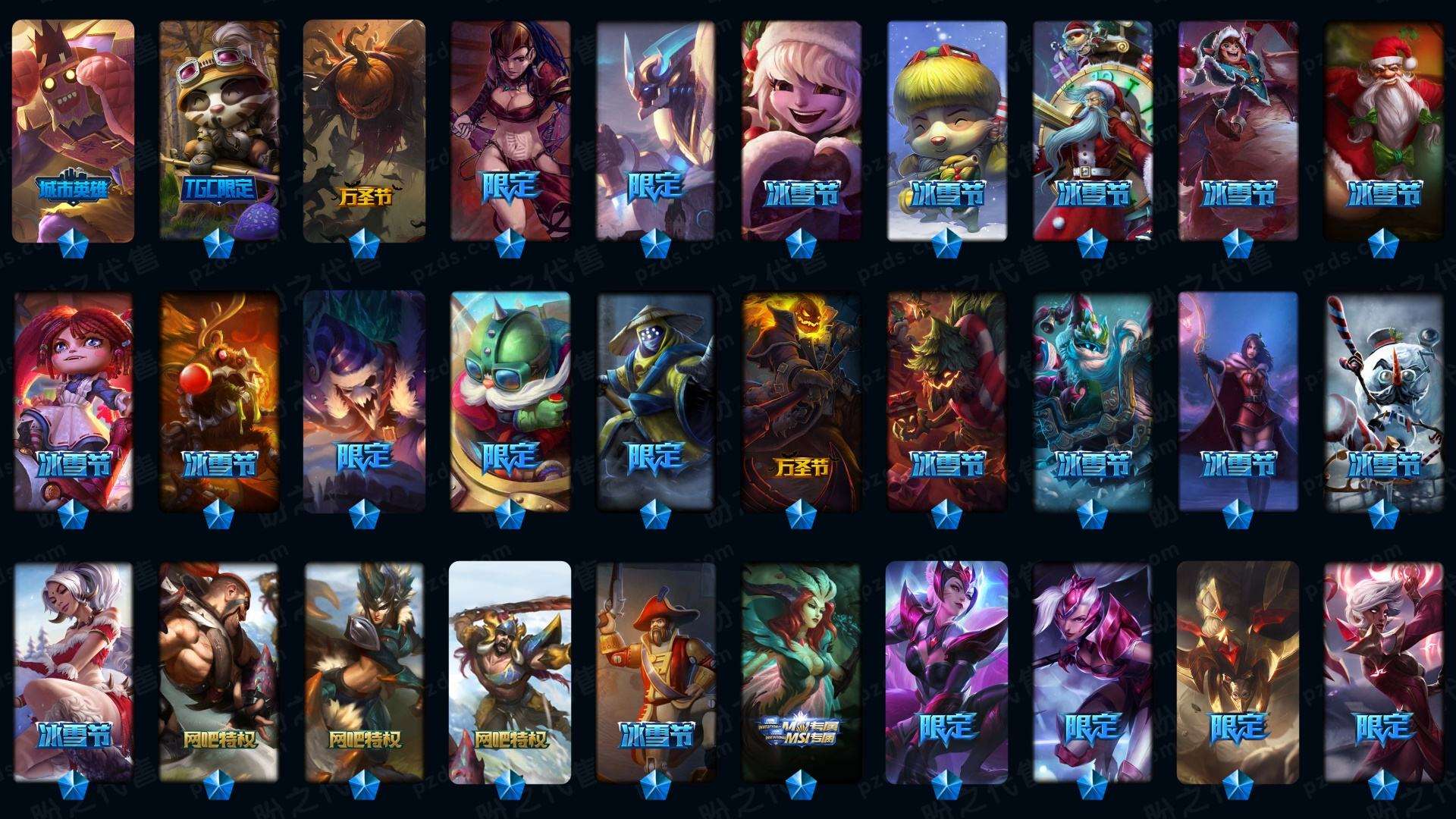
Task: Select the 城市英雄 boxing-glove skin card
Action: [74, 130]
